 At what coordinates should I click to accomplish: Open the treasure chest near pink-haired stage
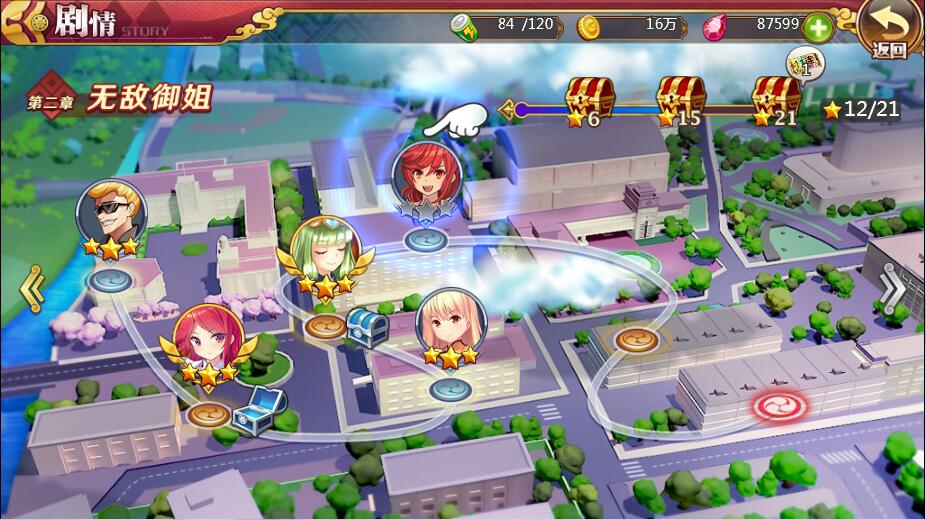click(x=259, y=409)
